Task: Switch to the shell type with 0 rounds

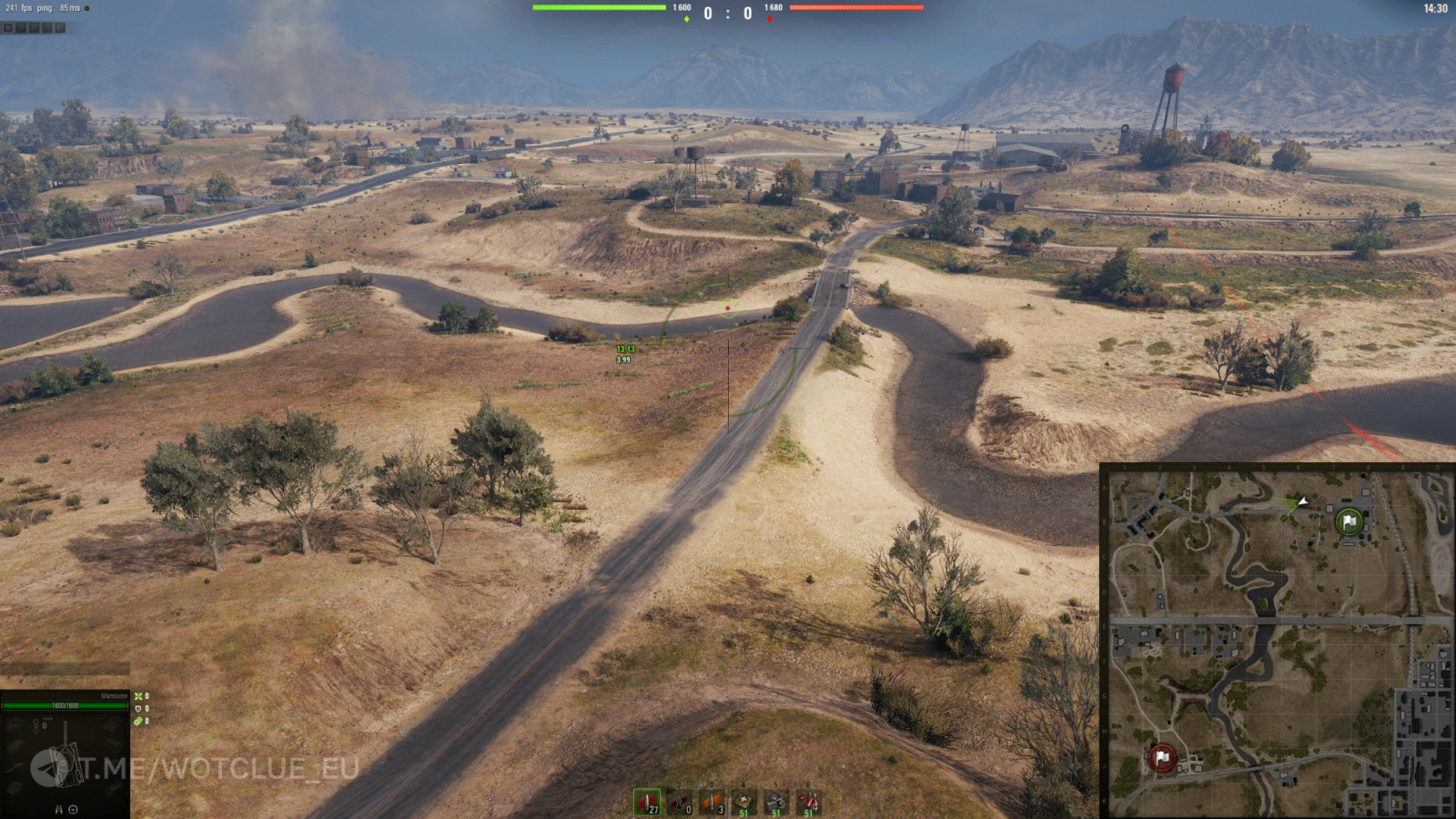Action: [680, 802]
